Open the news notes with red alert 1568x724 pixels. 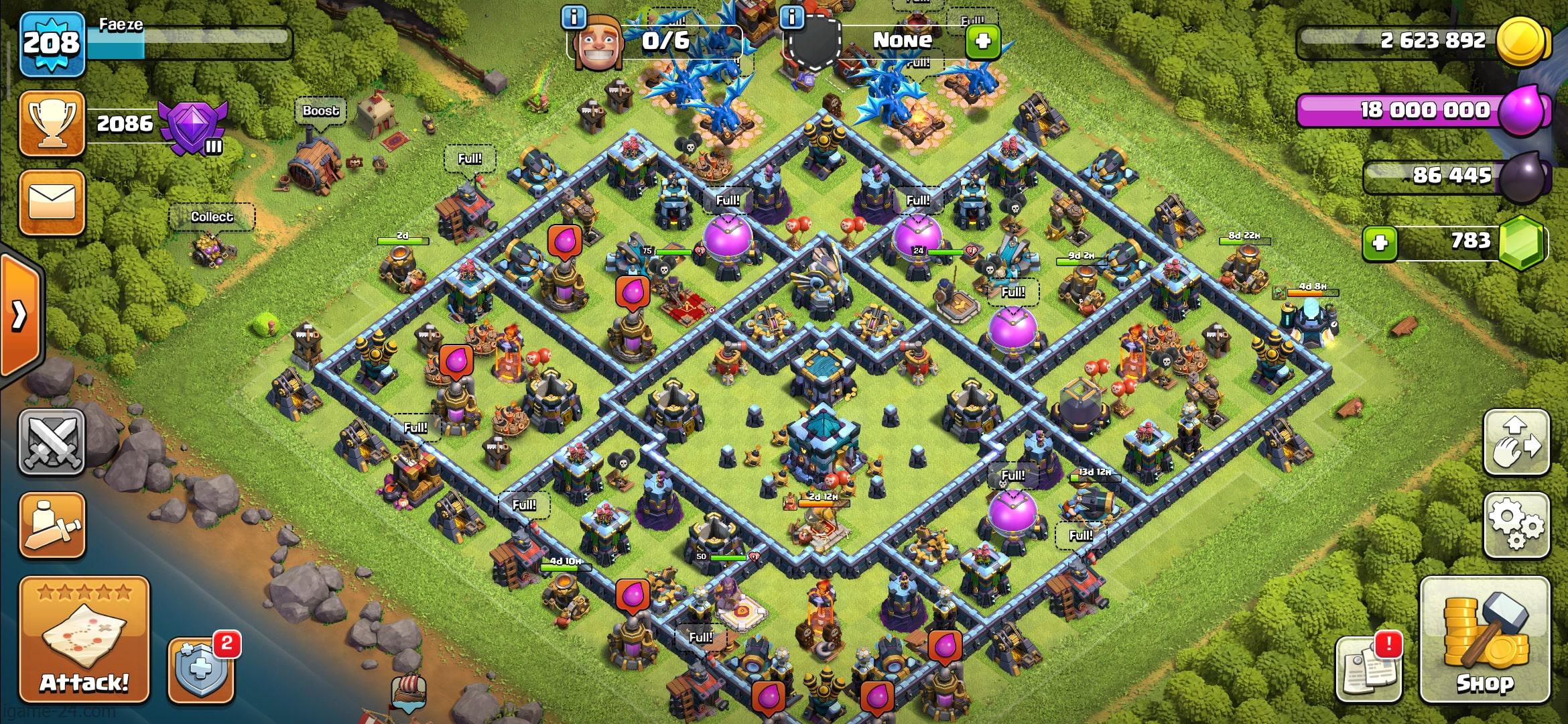click(1368, 668)
